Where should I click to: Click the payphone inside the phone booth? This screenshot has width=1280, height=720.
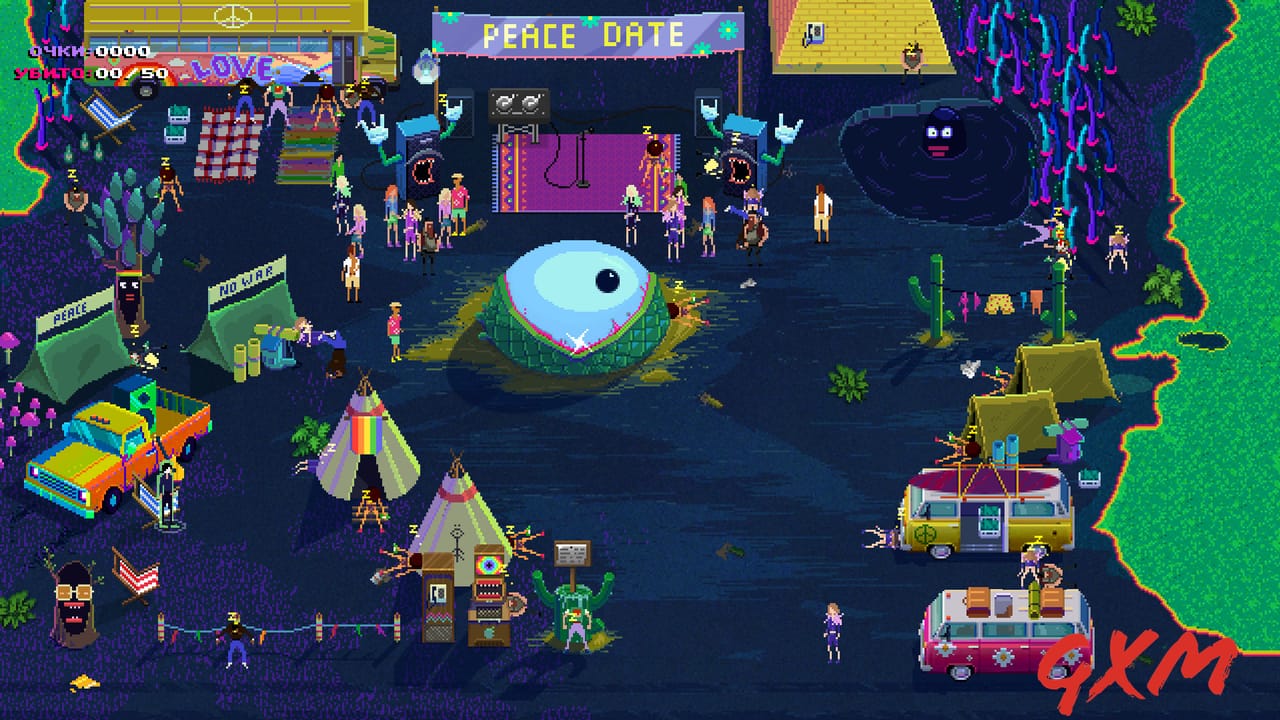(x=437, y=592)
